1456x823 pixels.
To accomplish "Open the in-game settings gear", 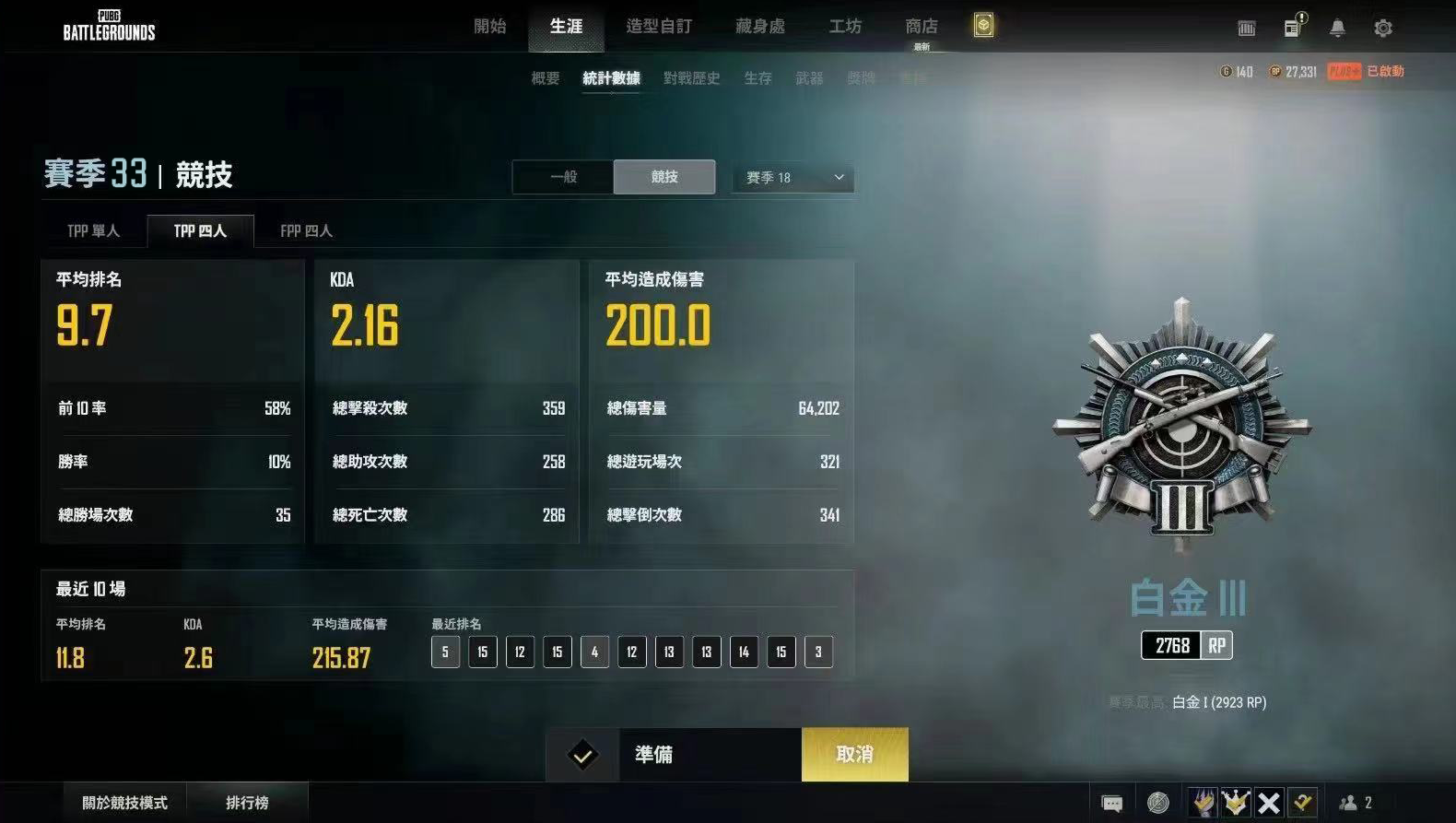I will click(1383, 28).
